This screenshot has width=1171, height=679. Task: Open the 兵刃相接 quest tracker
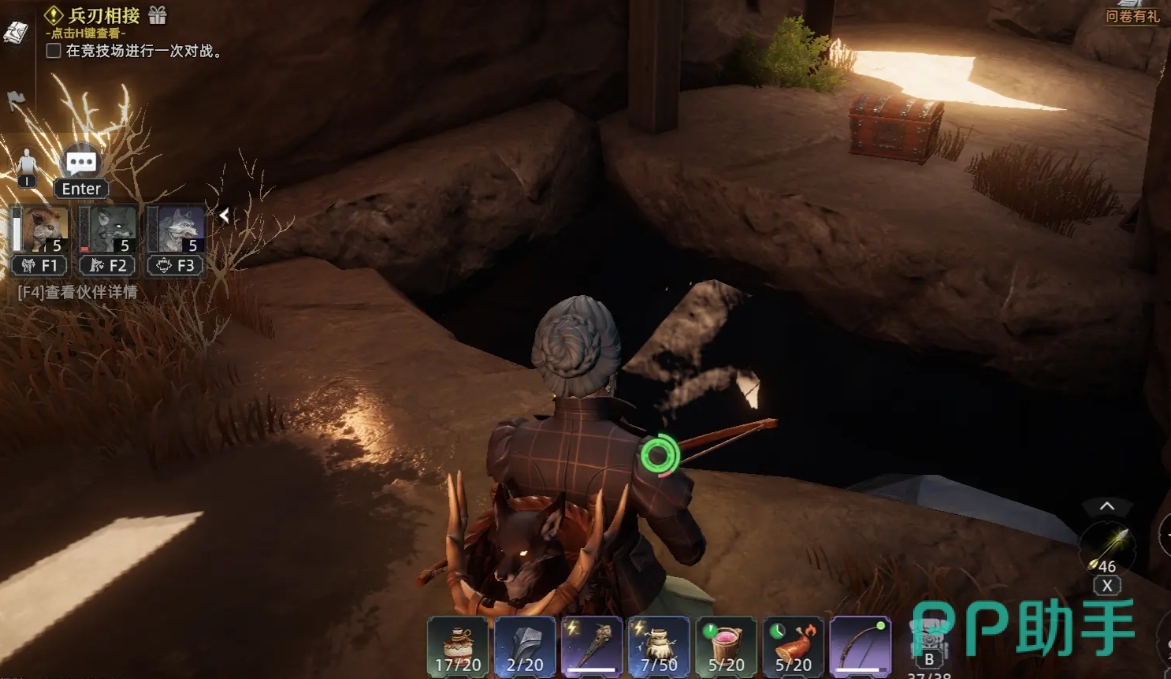tap(104, 15)
